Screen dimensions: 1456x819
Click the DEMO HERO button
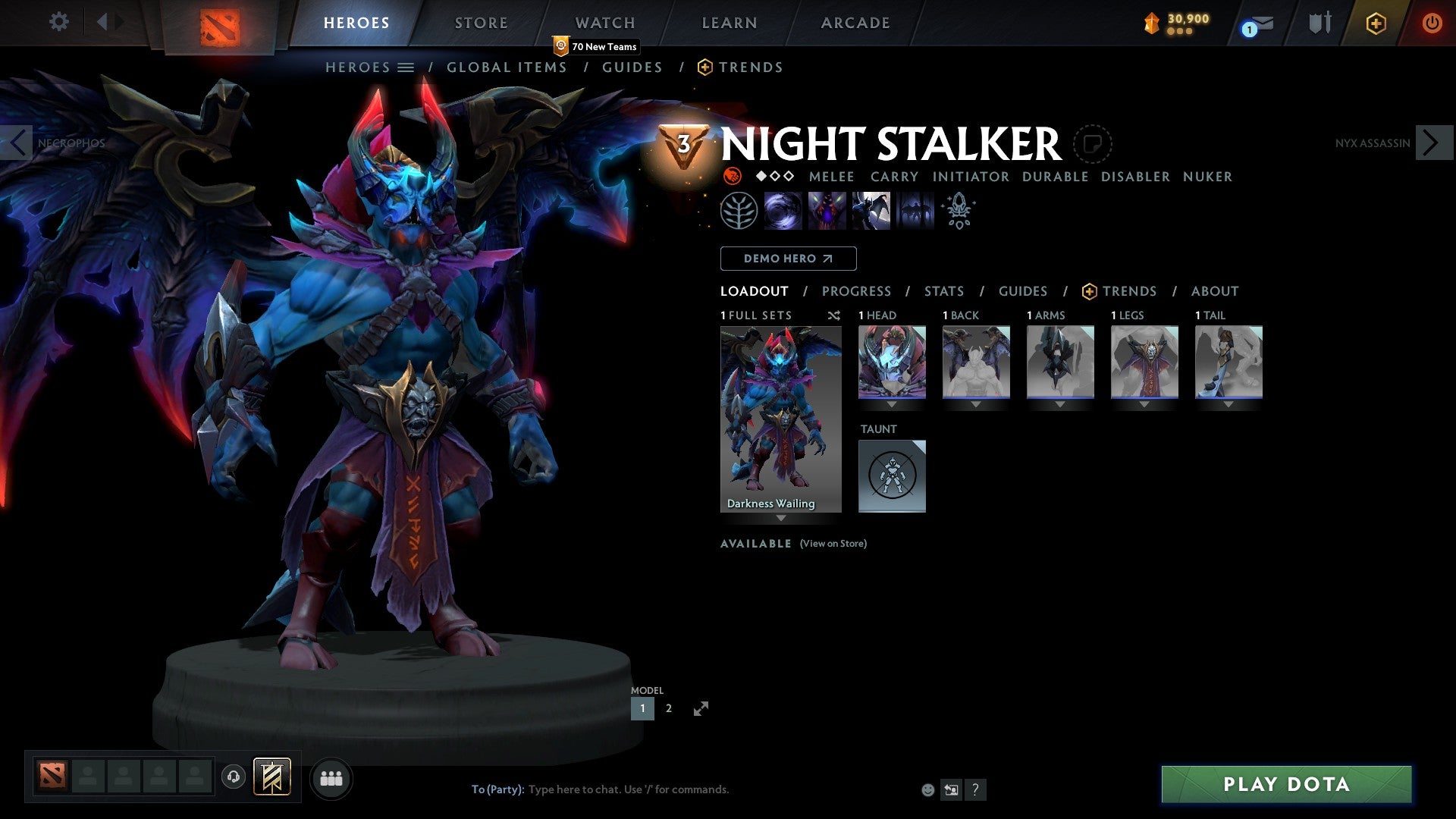(x=788, y=258)
